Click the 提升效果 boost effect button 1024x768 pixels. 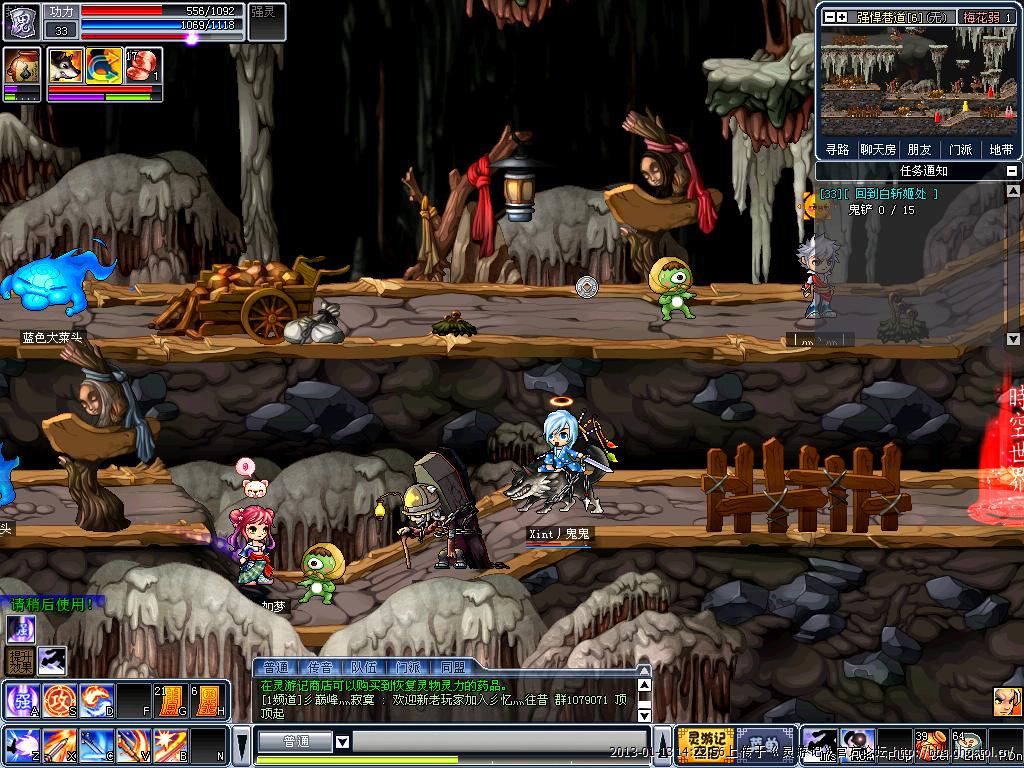click(x=20, y=660)
